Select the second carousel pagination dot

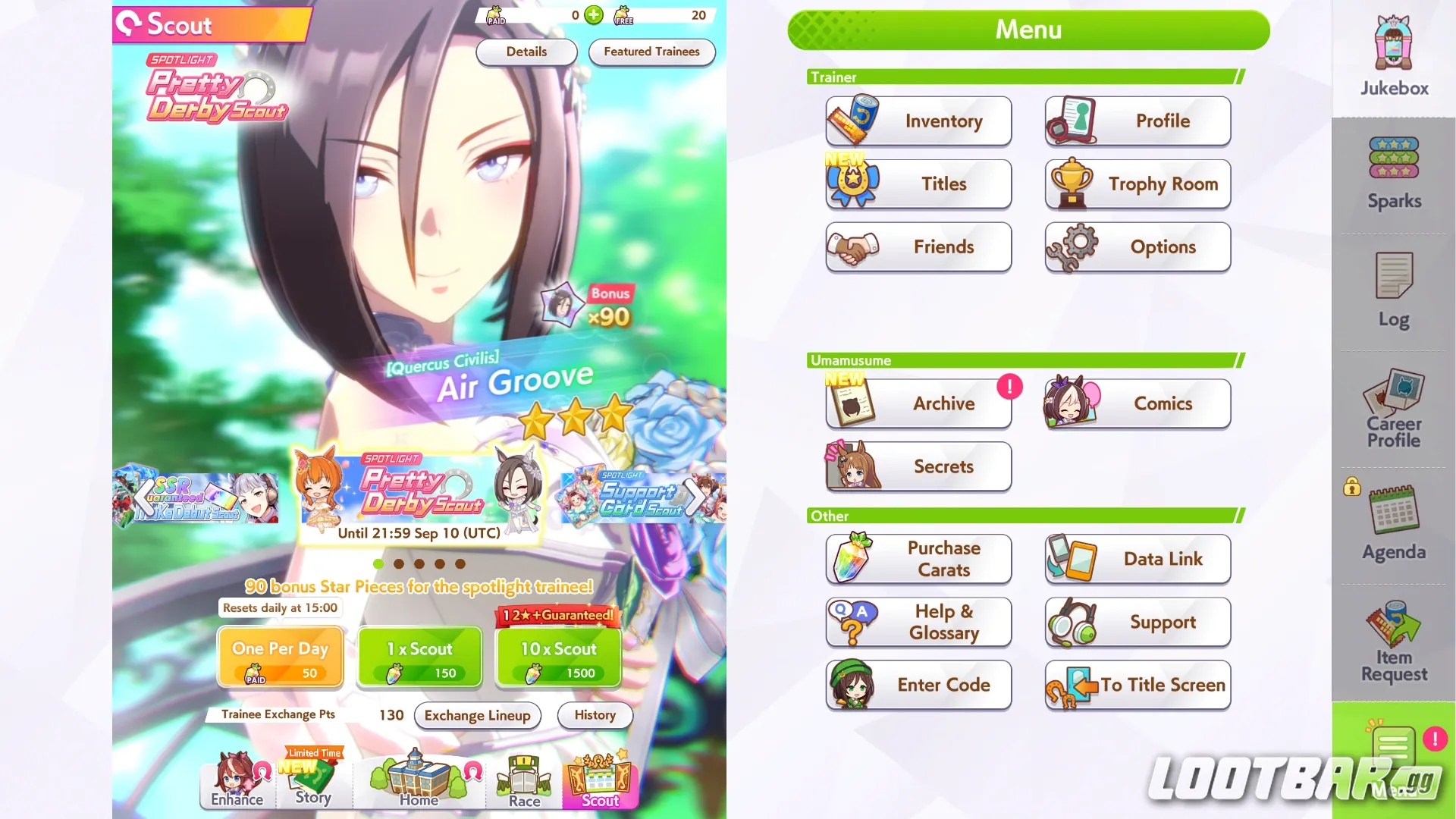point(397,563)
